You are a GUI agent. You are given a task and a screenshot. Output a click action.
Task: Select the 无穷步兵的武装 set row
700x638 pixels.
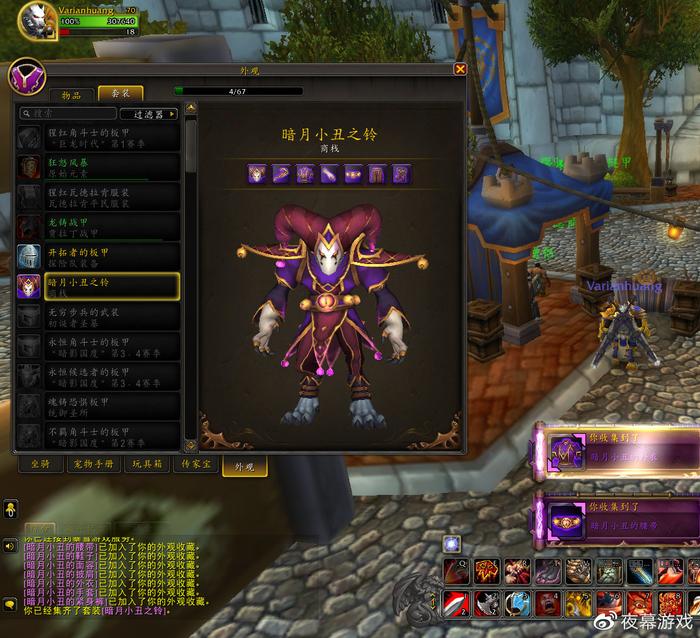tap(98, 316)
